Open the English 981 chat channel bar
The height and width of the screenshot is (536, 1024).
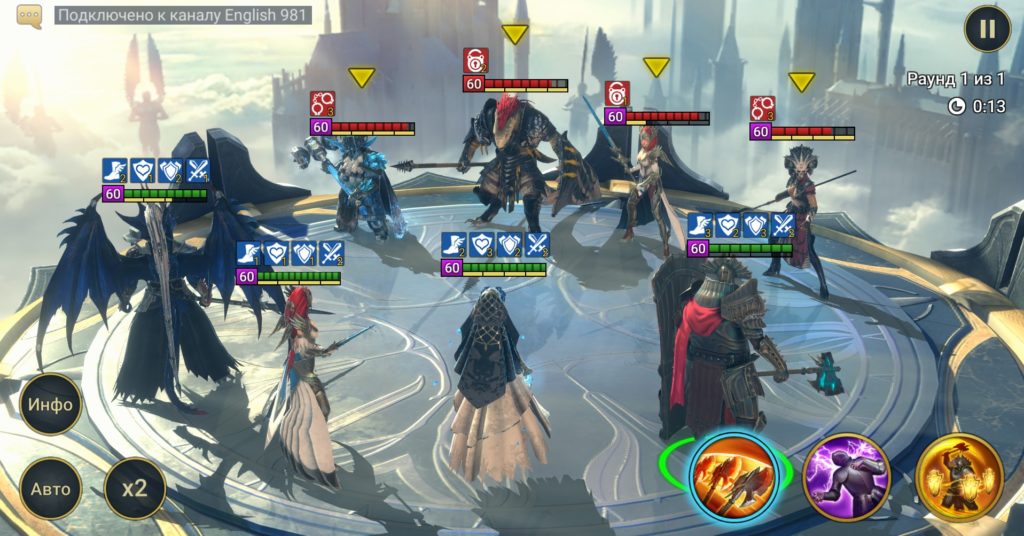(x=182, y=16)
